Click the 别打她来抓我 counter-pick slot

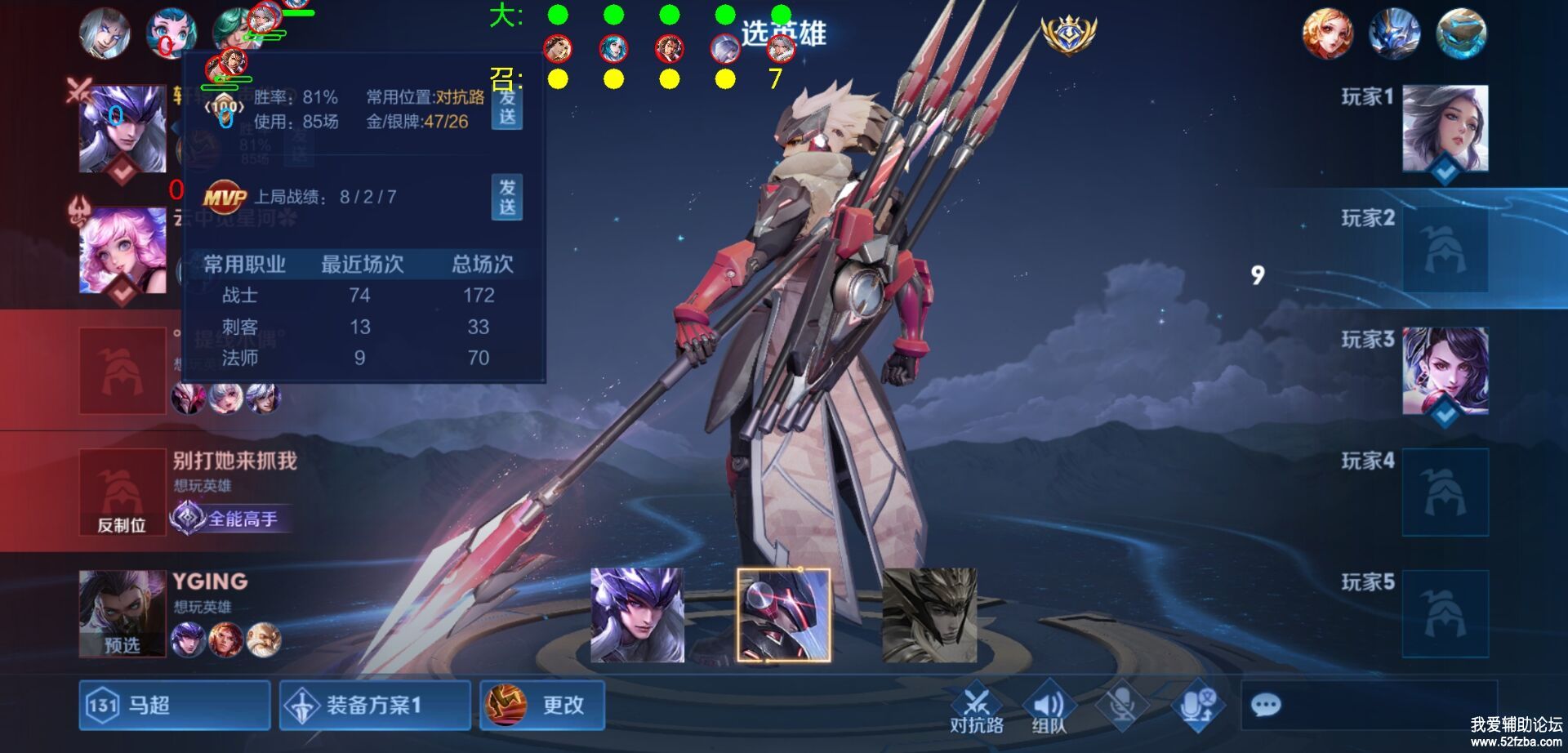pyautogui.click(x=122, y=492)
